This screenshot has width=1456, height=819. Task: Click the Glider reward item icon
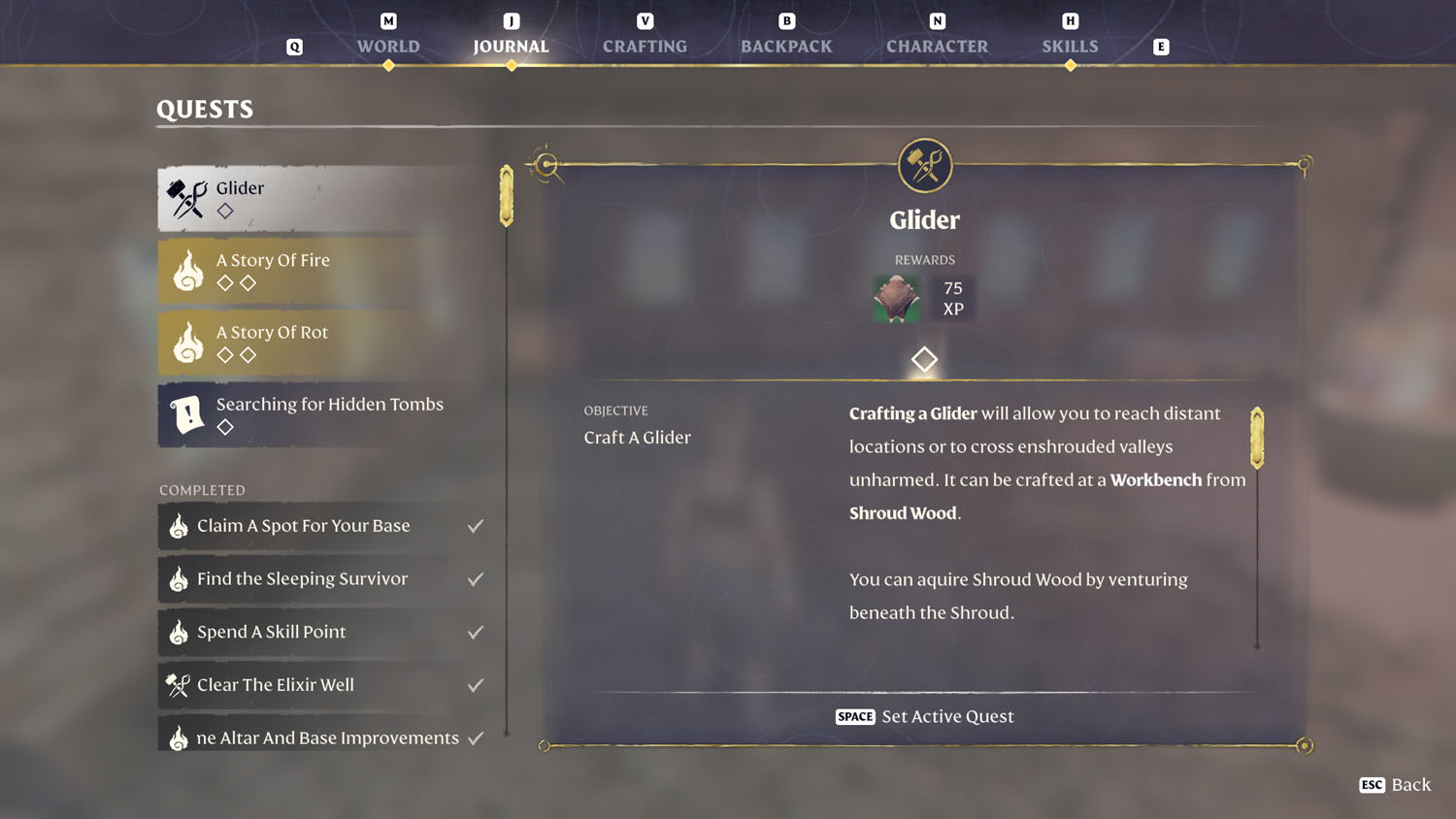click(x=896, y=298)
